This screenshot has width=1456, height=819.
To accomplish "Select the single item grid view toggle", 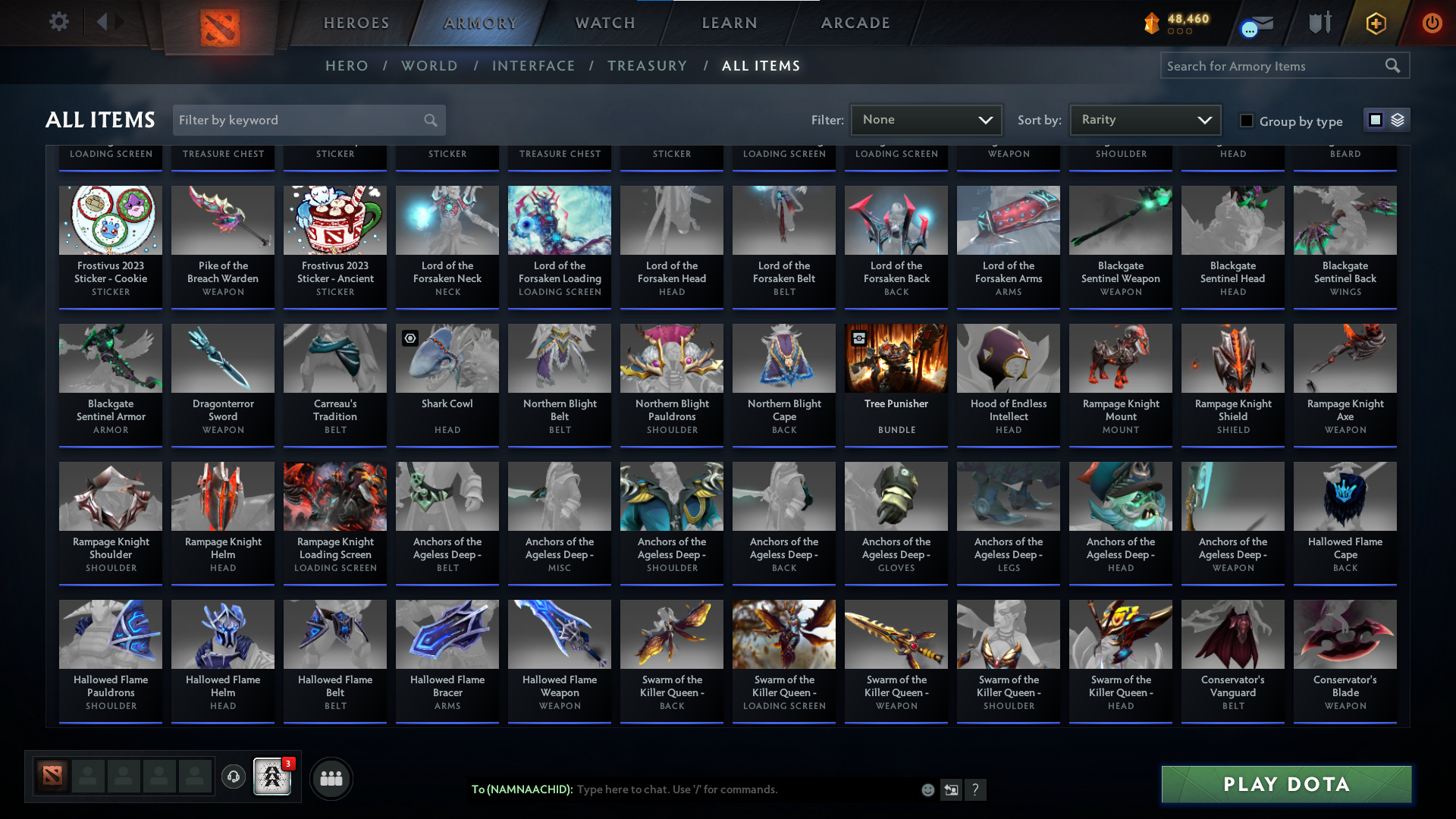I will [1375, 120].
